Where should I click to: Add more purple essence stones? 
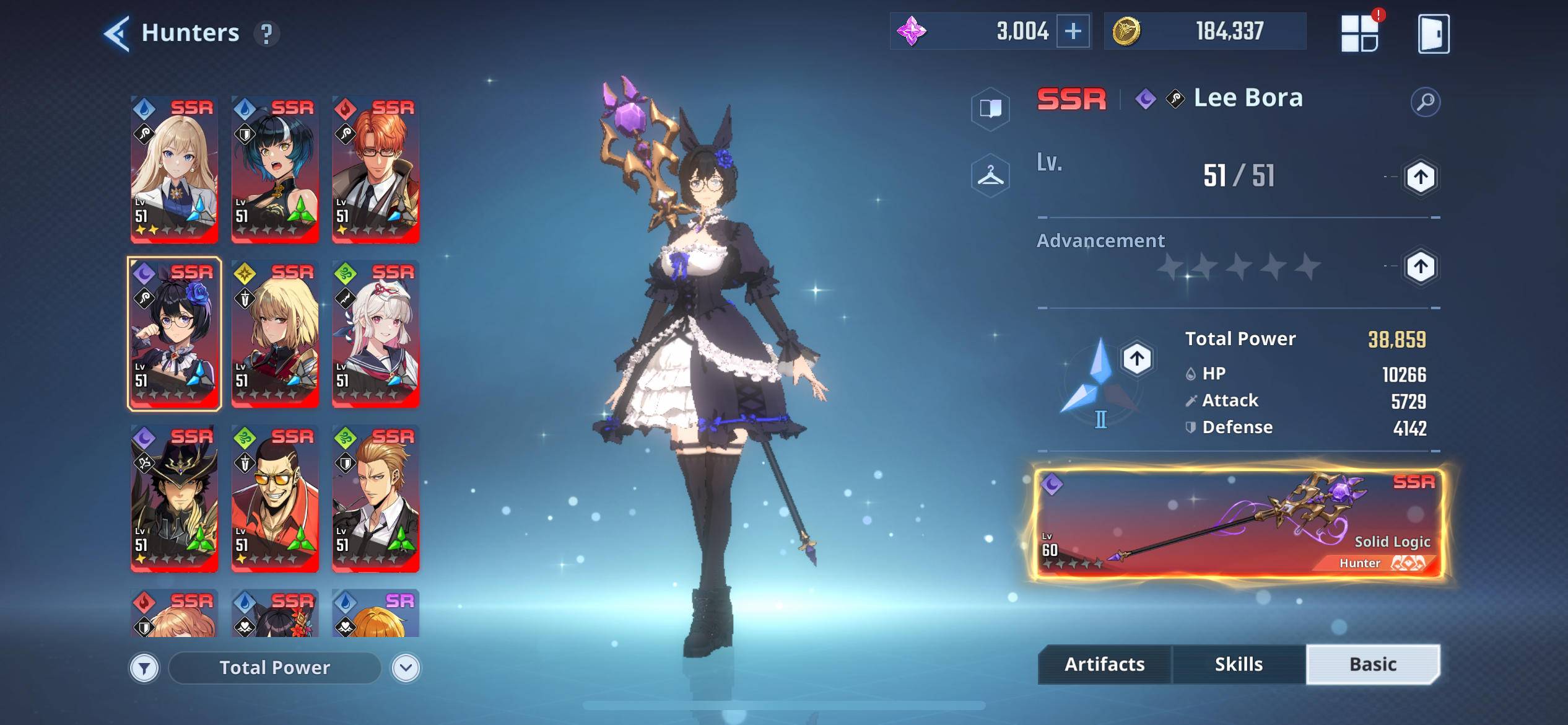point(1073,31)
